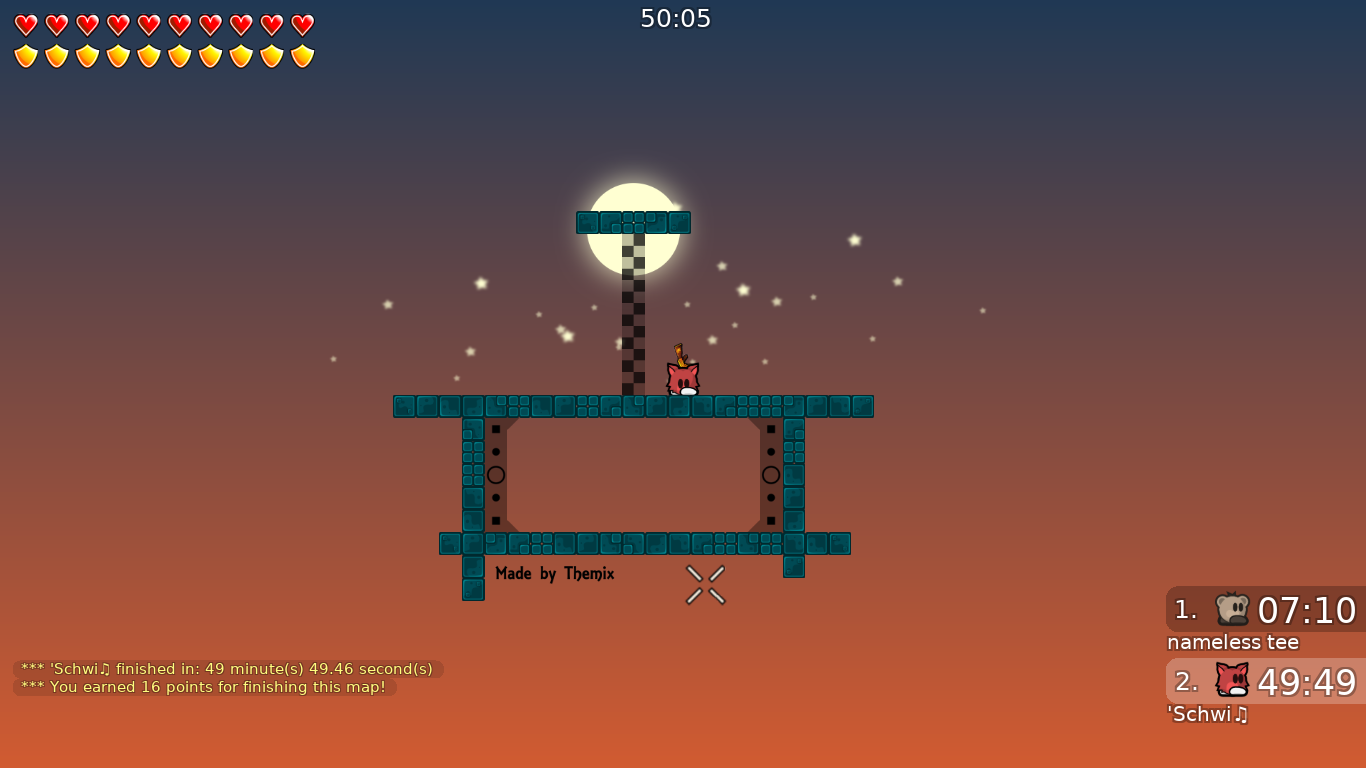This screenshot has height=768, width=1366.
Task: Click the fox tee character holding the hammer
Action: click(x=682, y=378)
